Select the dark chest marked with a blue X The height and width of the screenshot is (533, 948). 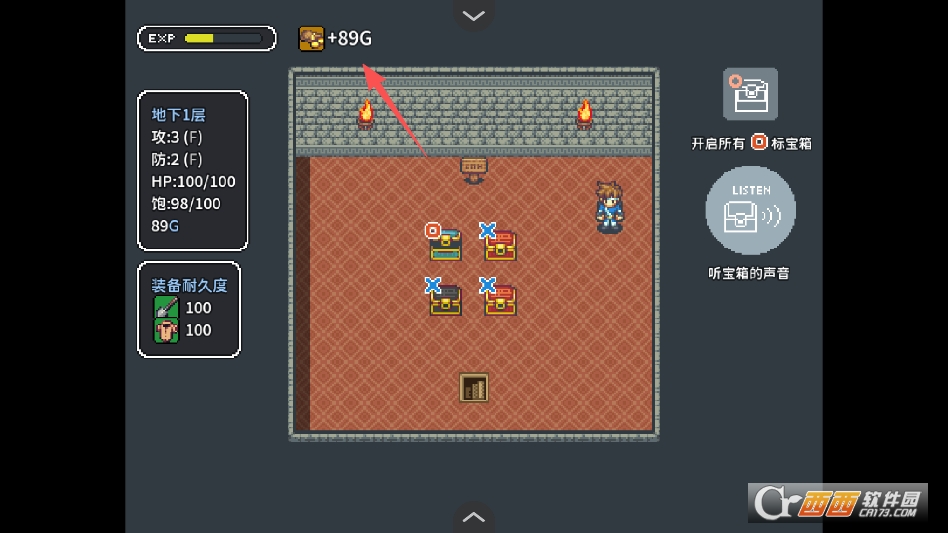click(445, 299)
